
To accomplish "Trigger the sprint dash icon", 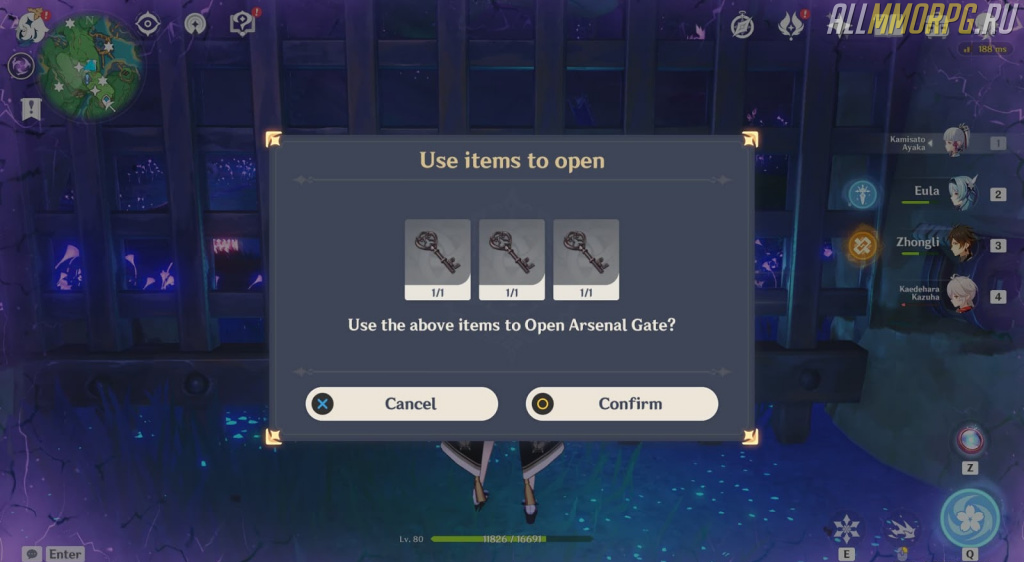I will click(901, 530).
